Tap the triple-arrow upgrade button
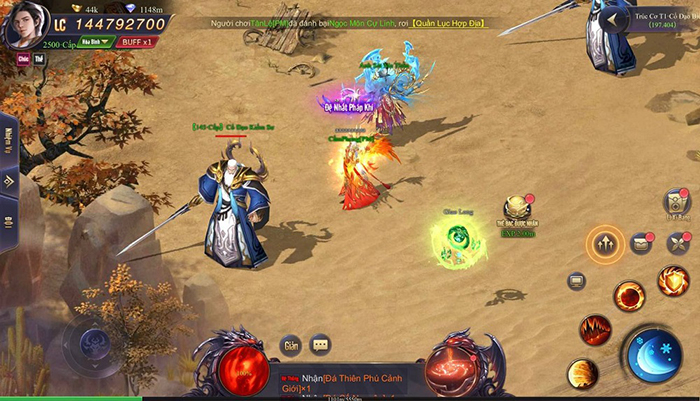700x401 pixels. (x=605, y=243)
